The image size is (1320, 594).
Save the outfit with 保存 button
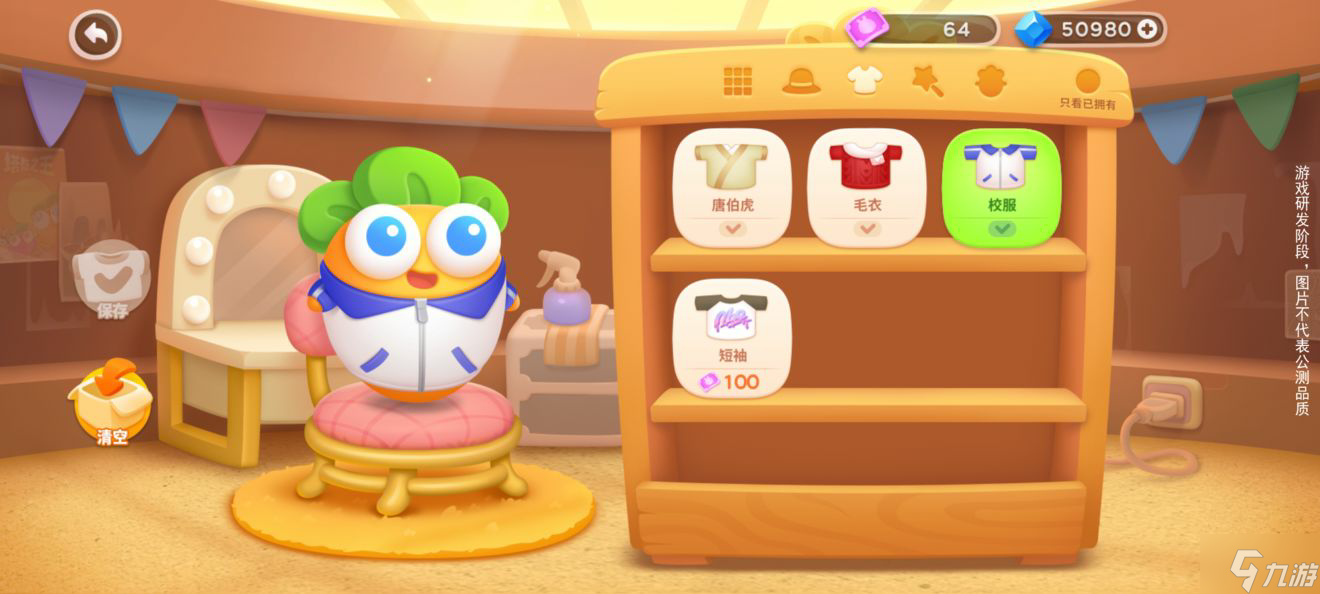click(112, 282)
